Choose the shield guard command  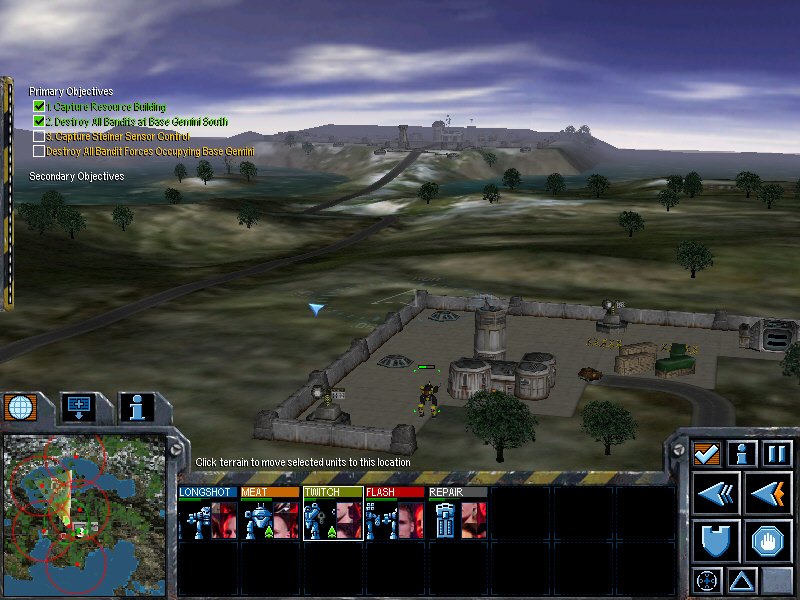[716, 541]
